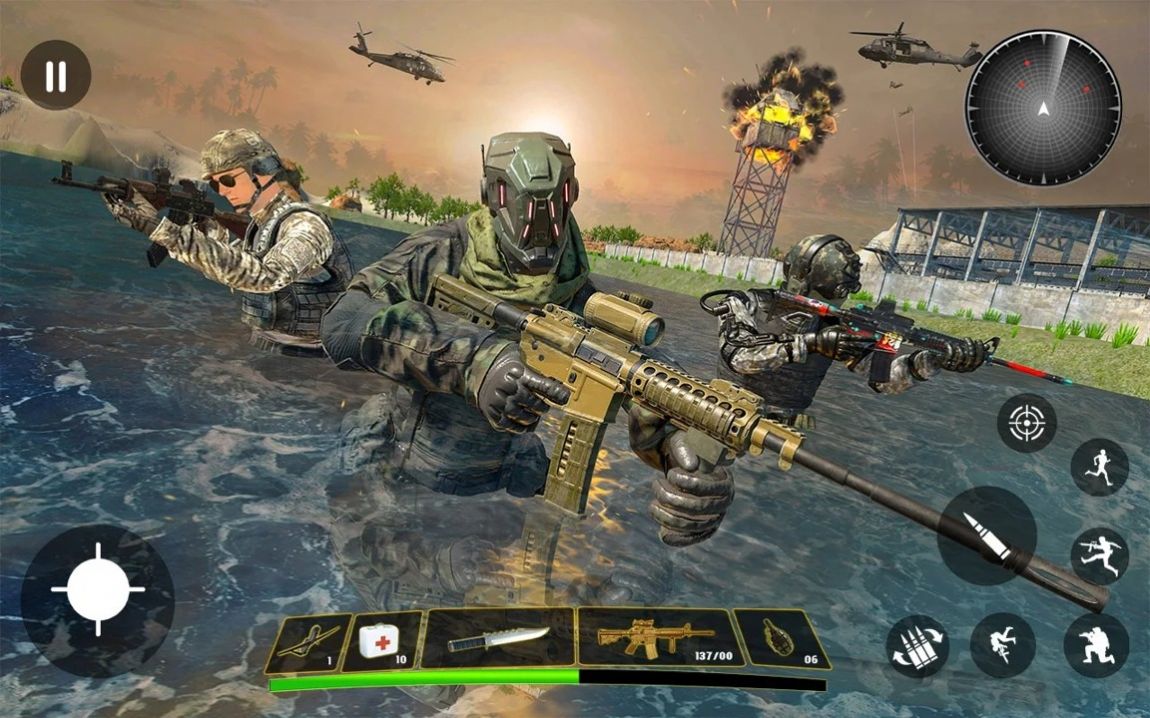The width and height of the screenshot is (1150, 718).
Task: Equip the combat knife slot
Action: [x=498, y=638]
